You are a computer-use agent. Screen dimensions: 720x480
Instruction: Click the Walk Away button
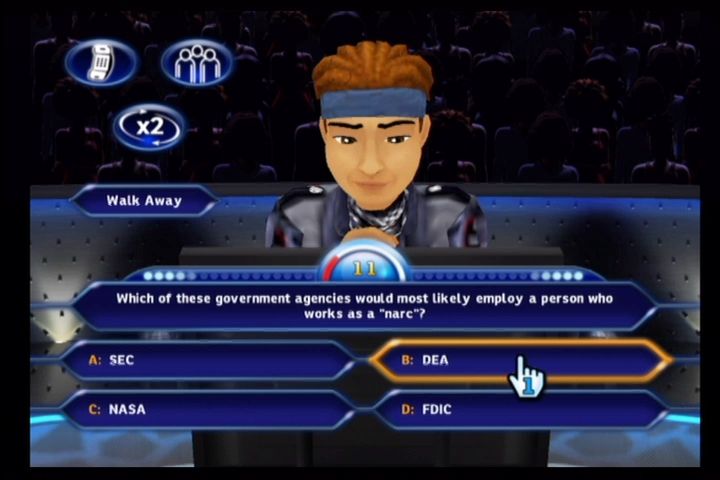point(144,201)
